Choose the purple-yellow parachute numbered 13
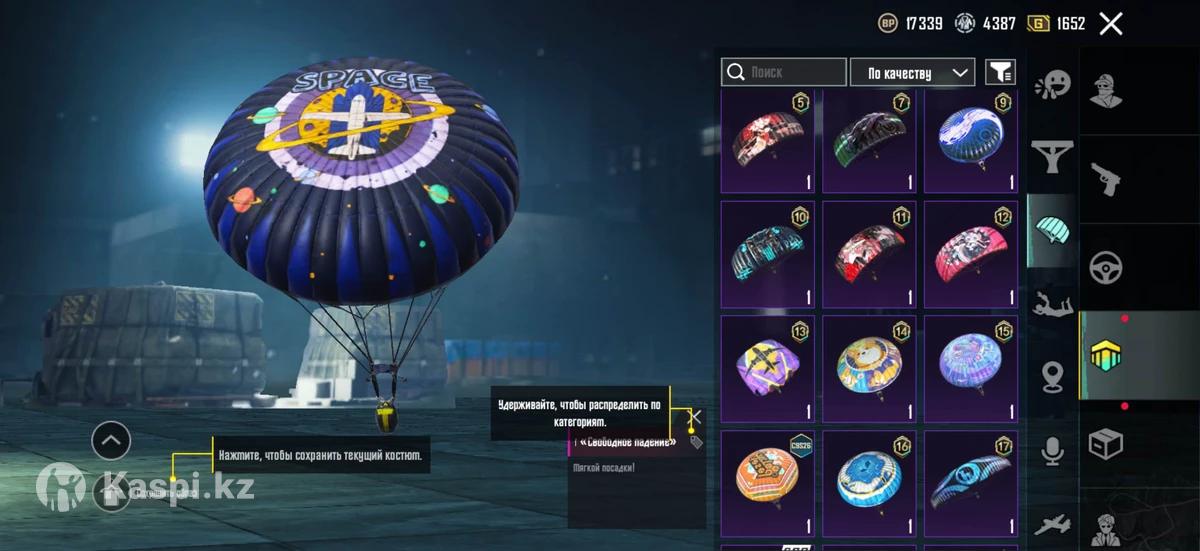The height and width of the screenshot is (551, 1200). click(768, 368)
